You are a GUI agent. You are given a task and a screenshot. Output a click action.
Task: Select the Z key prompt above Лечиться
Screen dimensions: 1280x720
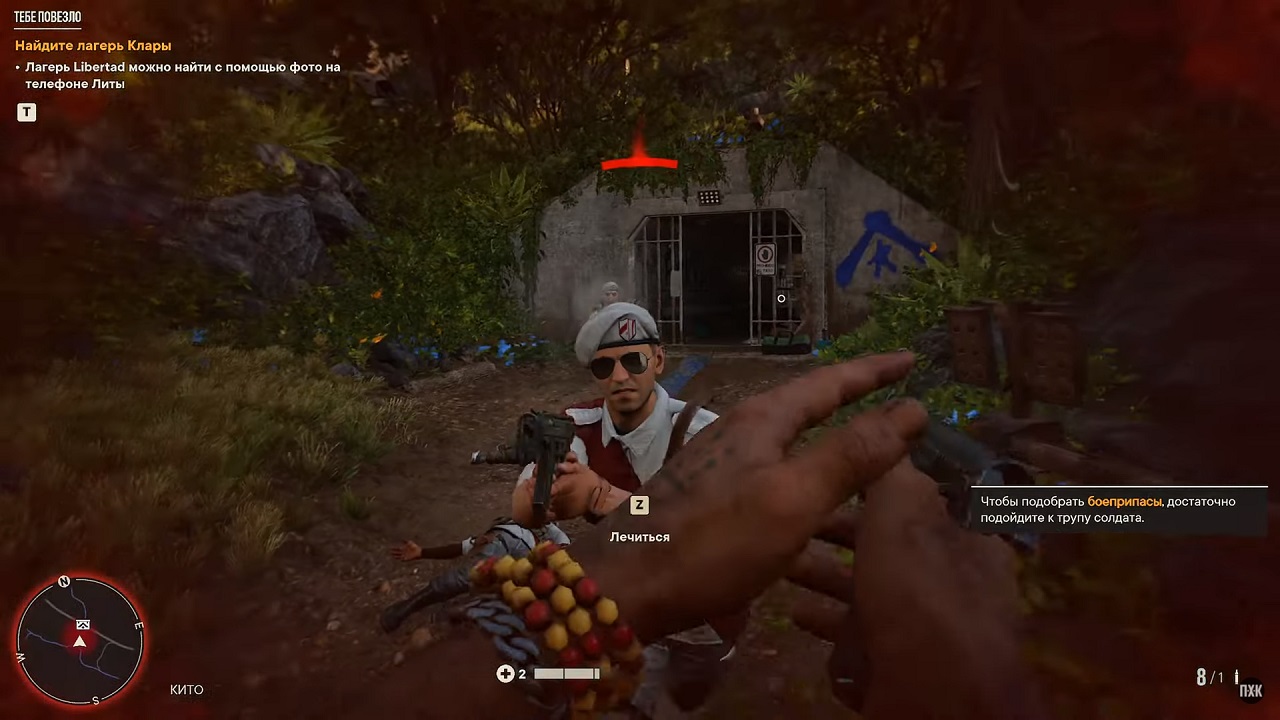639,505
